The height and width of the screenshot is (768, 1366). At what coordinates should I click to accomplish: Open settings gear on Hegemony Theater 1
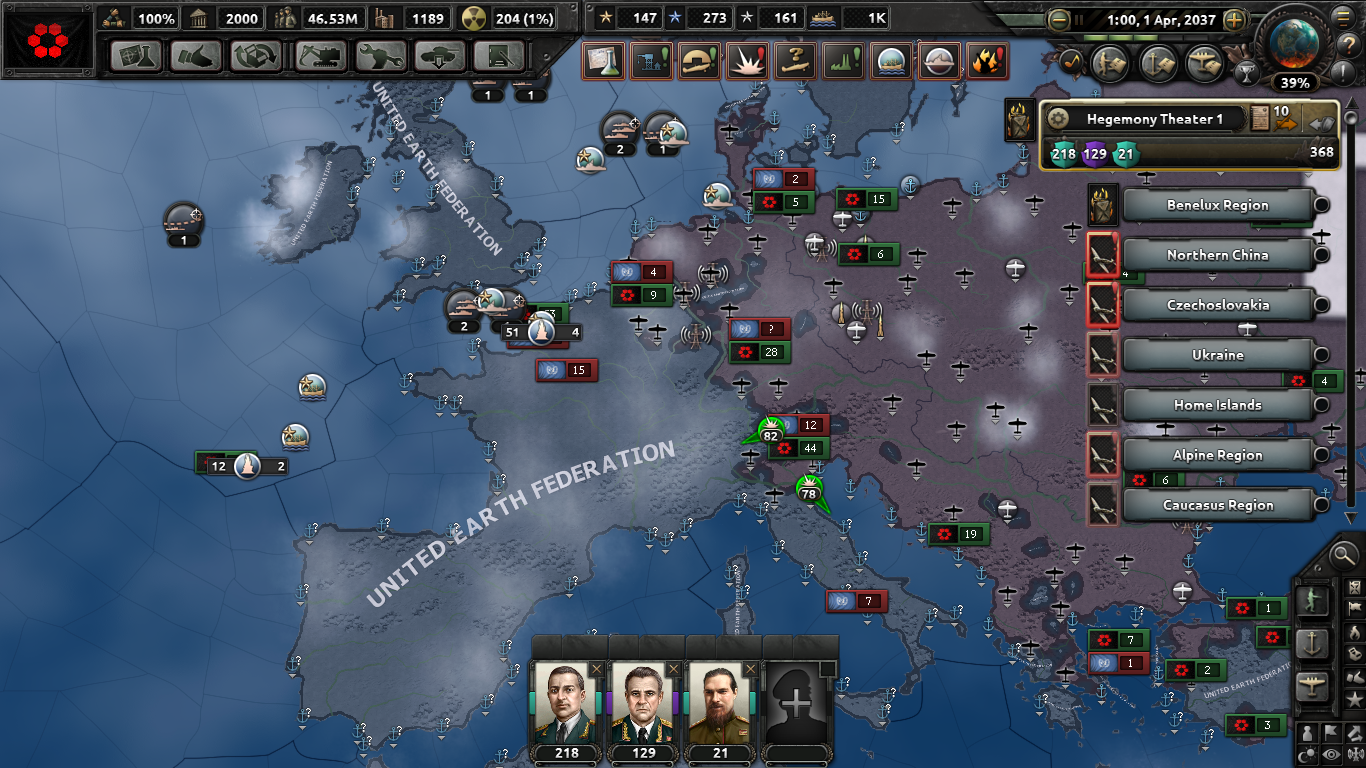coord(1058,118)
